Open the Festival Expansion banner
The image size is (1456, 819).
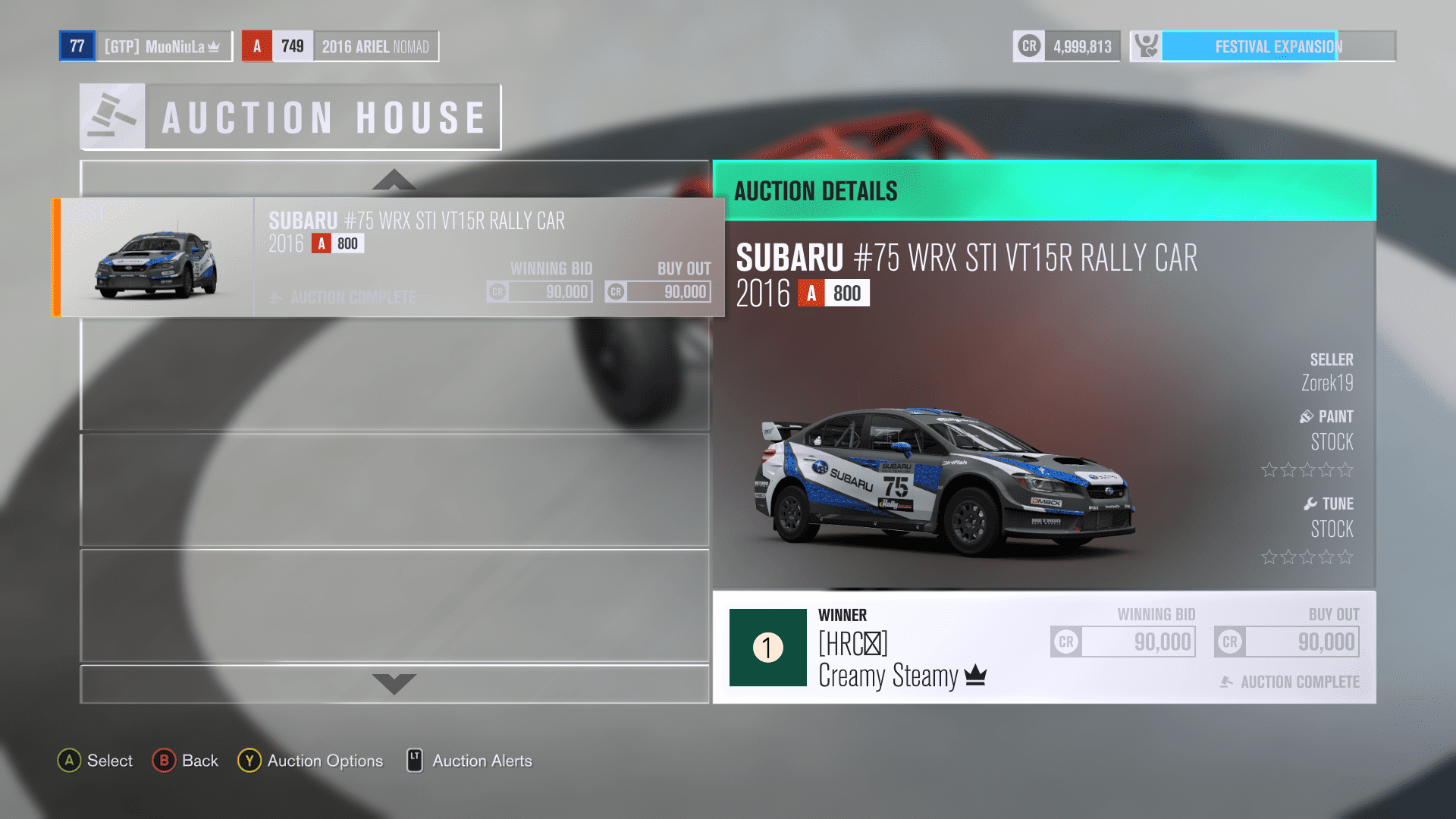(1263, 46)
